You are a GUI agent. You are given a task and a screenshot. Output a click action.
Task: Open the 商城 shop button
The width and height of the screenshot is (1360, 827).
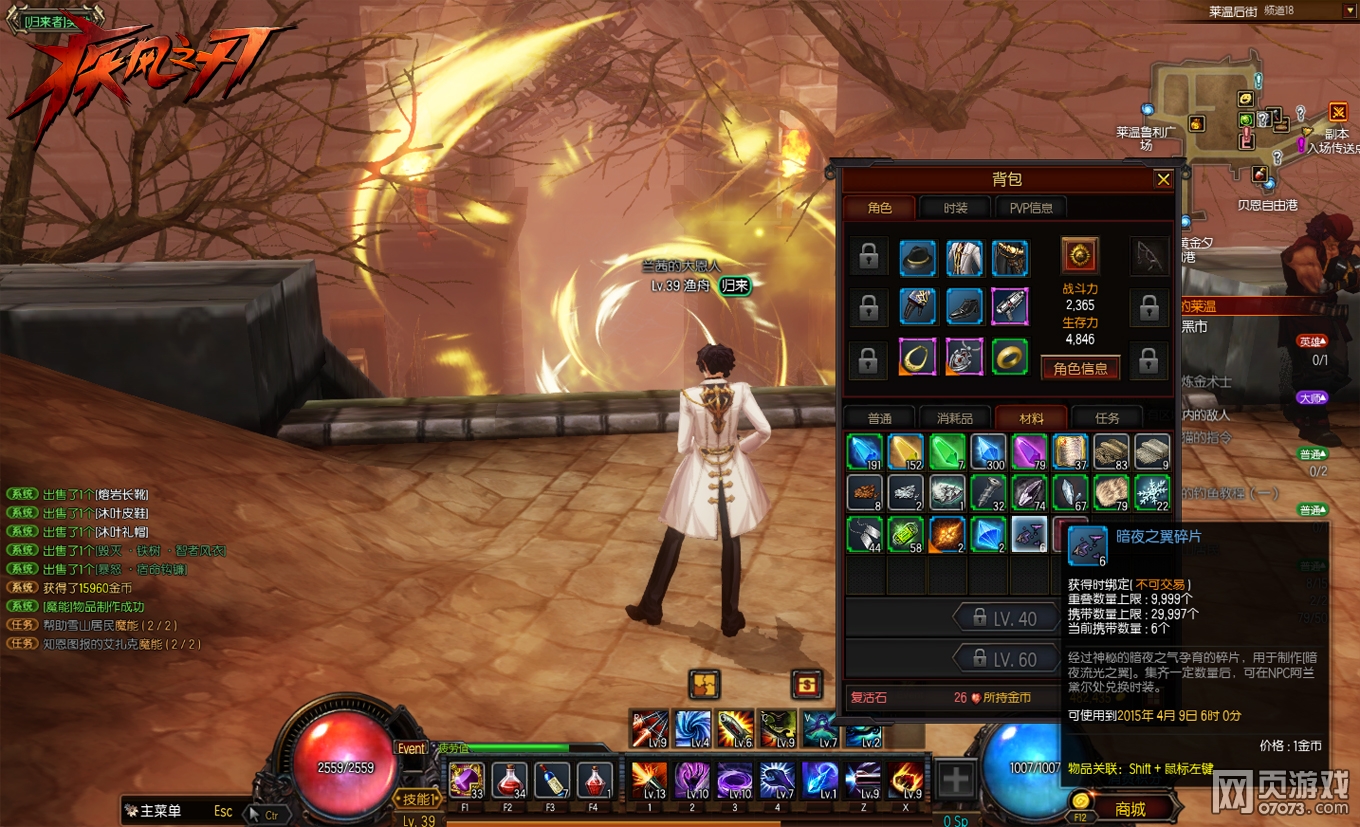pos(1130,809)
